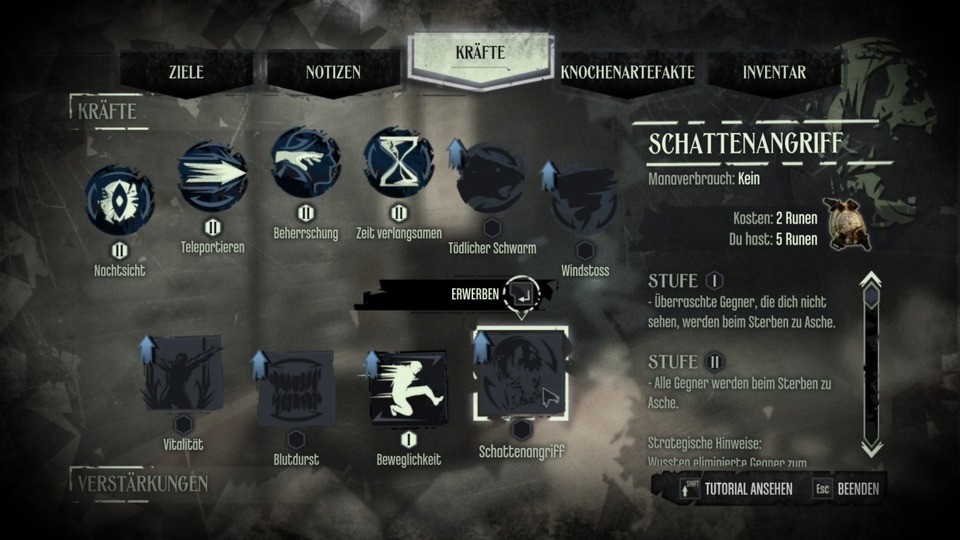This screenshot has height=540, width=960.
Task: Click the description panel's down scroll arrow
Action: (871, 446)
